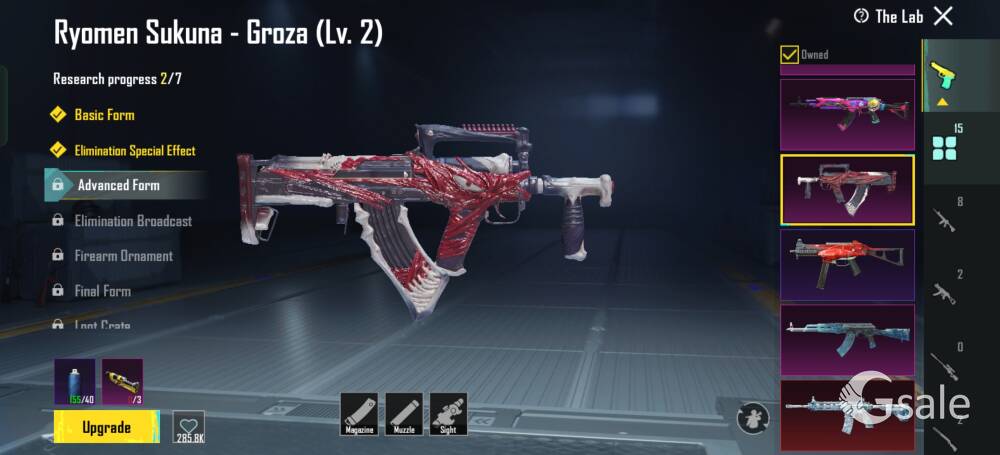Open the Sight attachment slot
The image size is (1000, 455).
tap(448, 413)
